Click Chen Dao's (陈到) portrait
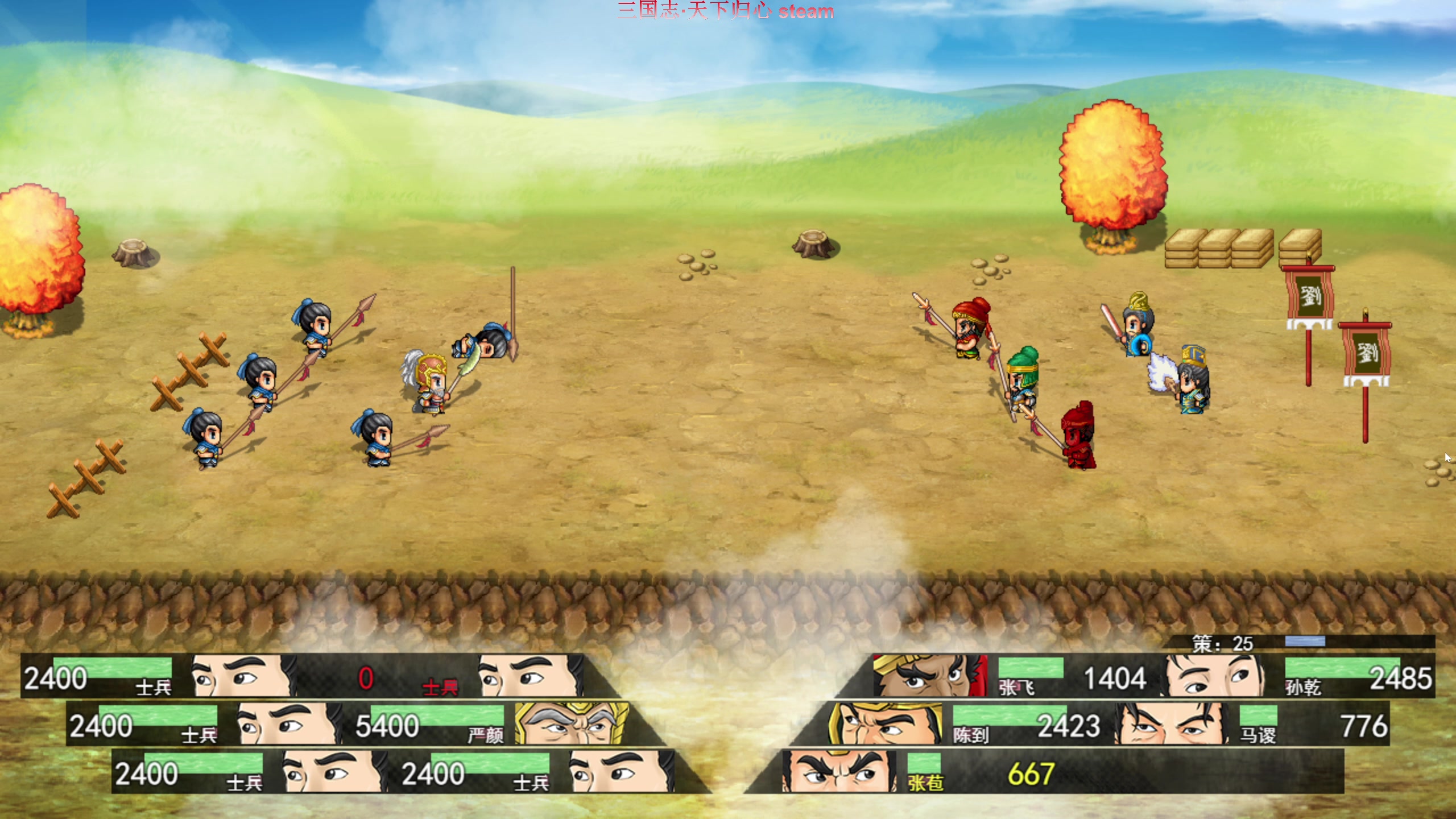 click(884, 724)
